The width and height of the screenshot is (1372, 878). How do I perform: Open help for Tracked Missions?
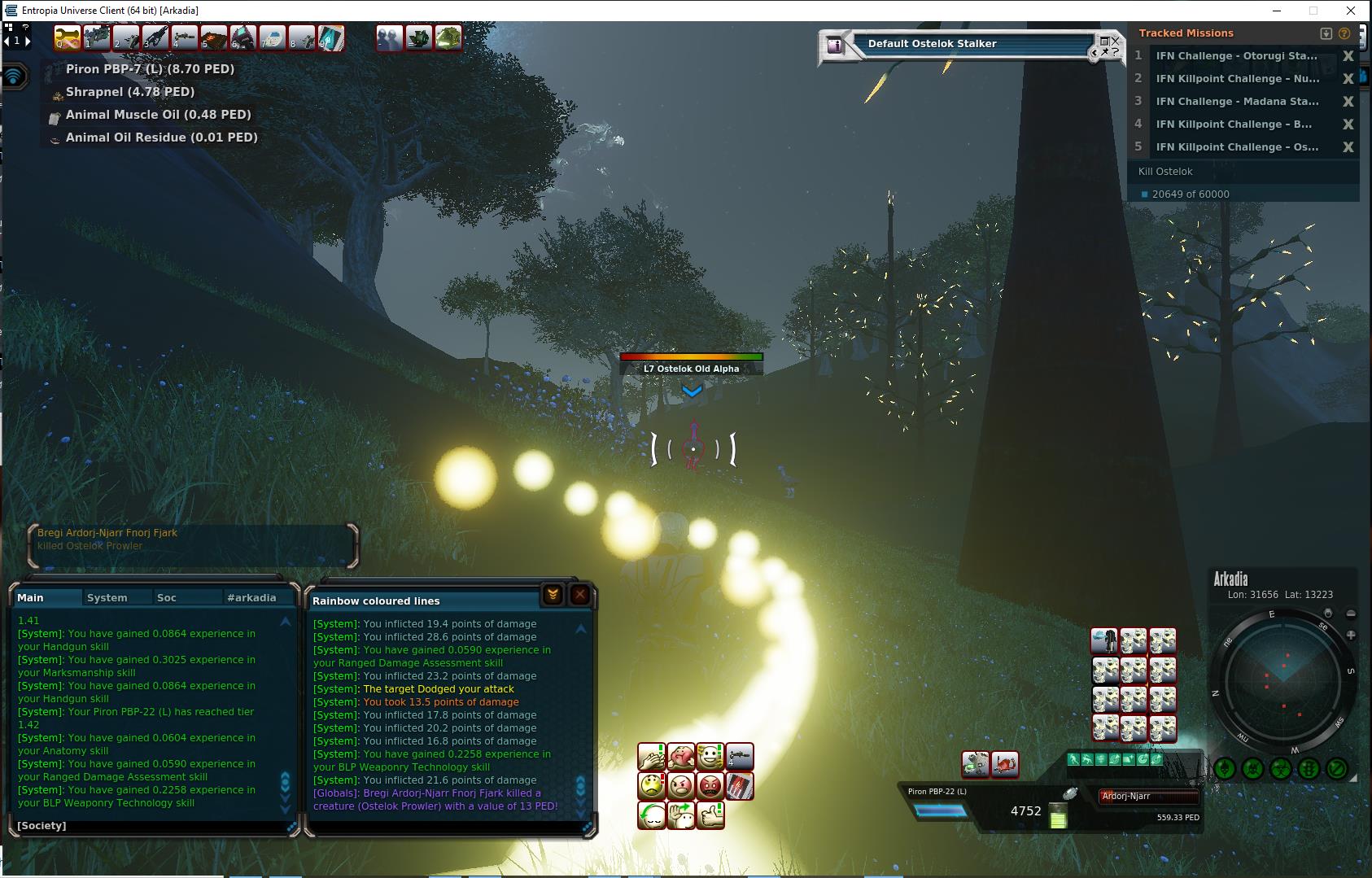(x=1344, y=33)
